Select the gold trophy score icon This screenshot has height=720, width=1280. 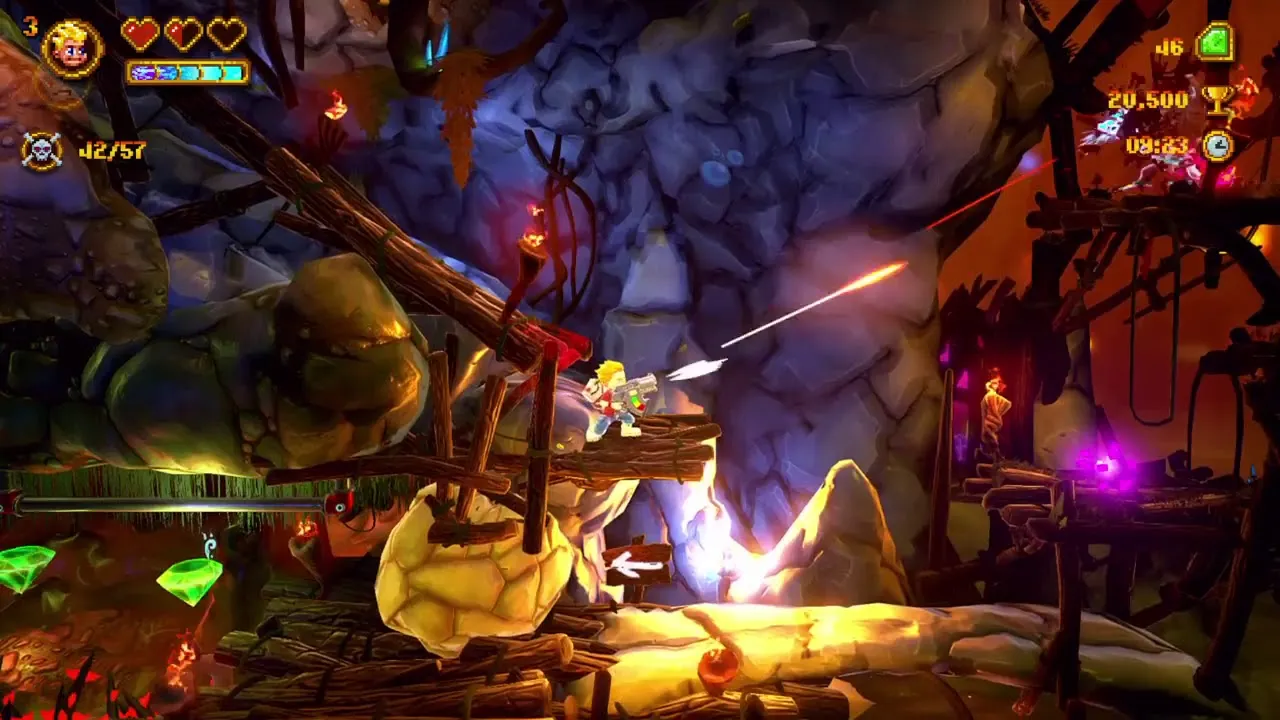(1217, 98)
